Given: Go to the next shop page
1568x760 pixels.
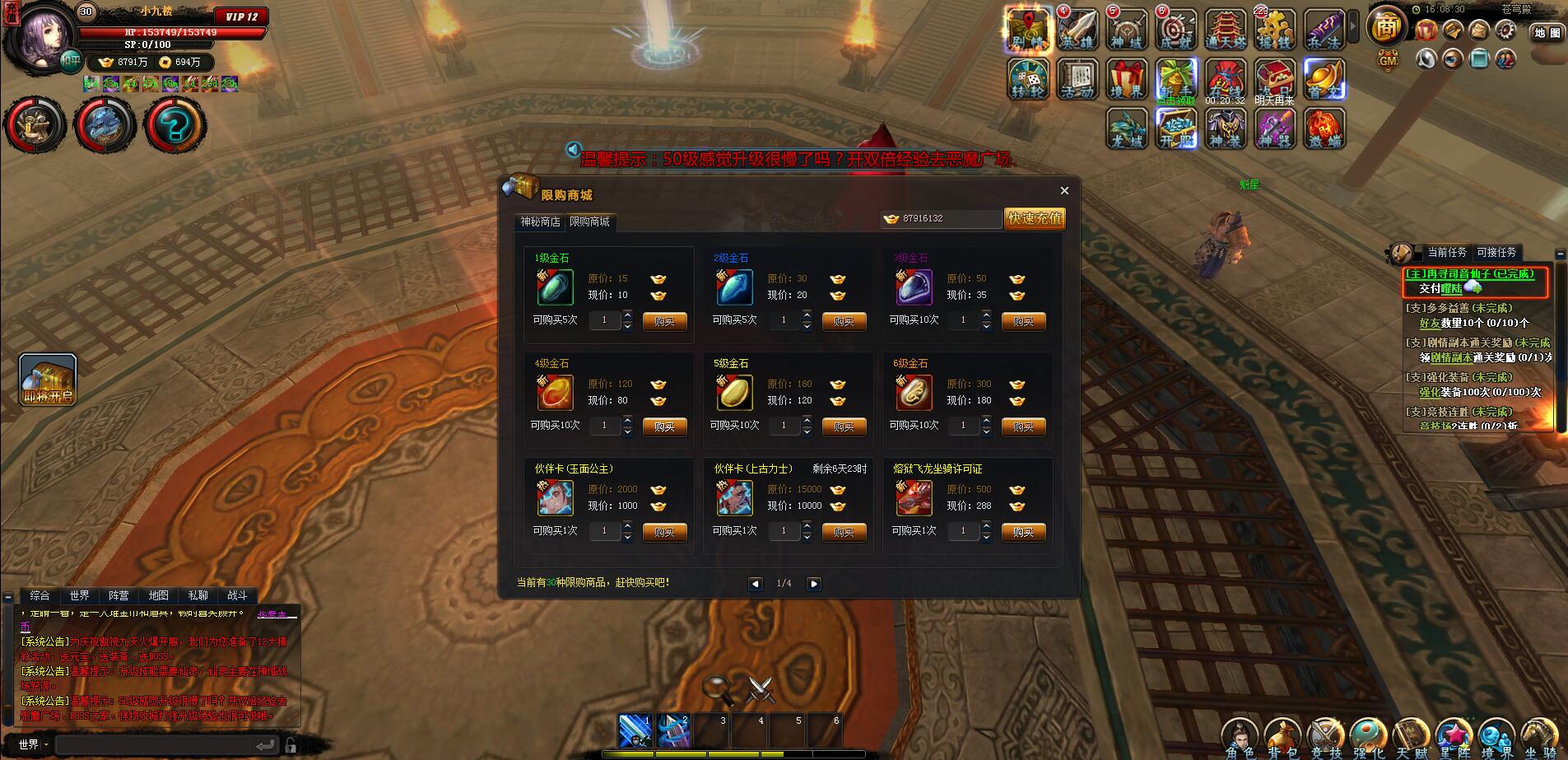Looking at the screenshot, I should pyautogui.click(x=813, y=584).
